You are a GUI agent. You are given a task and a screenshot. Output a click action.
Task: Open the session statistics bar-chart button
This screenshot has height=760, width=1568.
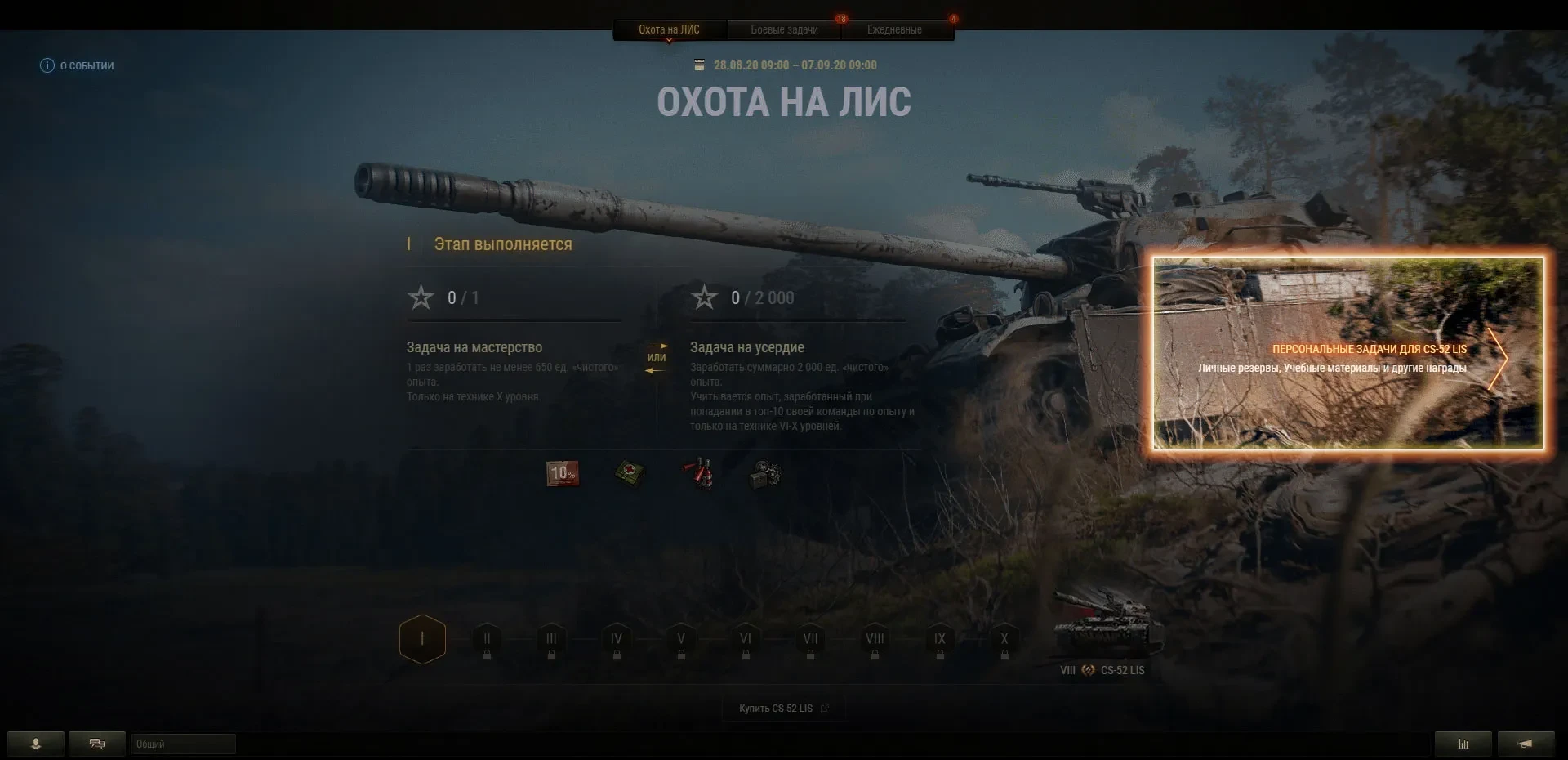point(1463,744)
